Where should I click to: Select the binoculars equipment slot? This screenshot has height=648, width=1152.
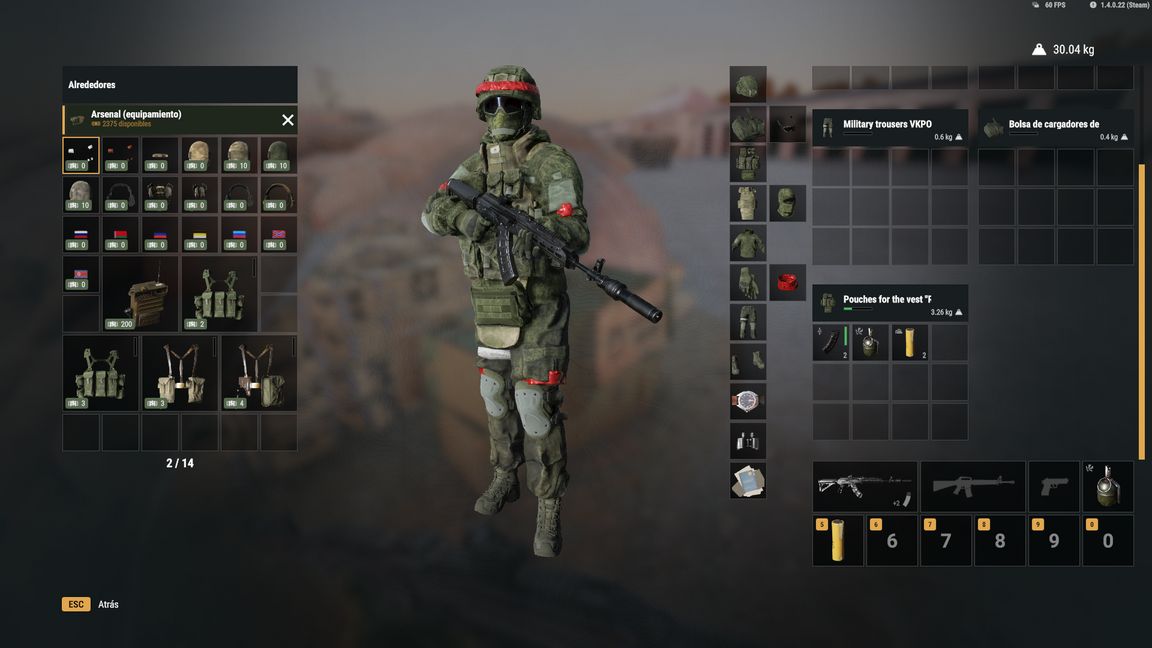748,441
